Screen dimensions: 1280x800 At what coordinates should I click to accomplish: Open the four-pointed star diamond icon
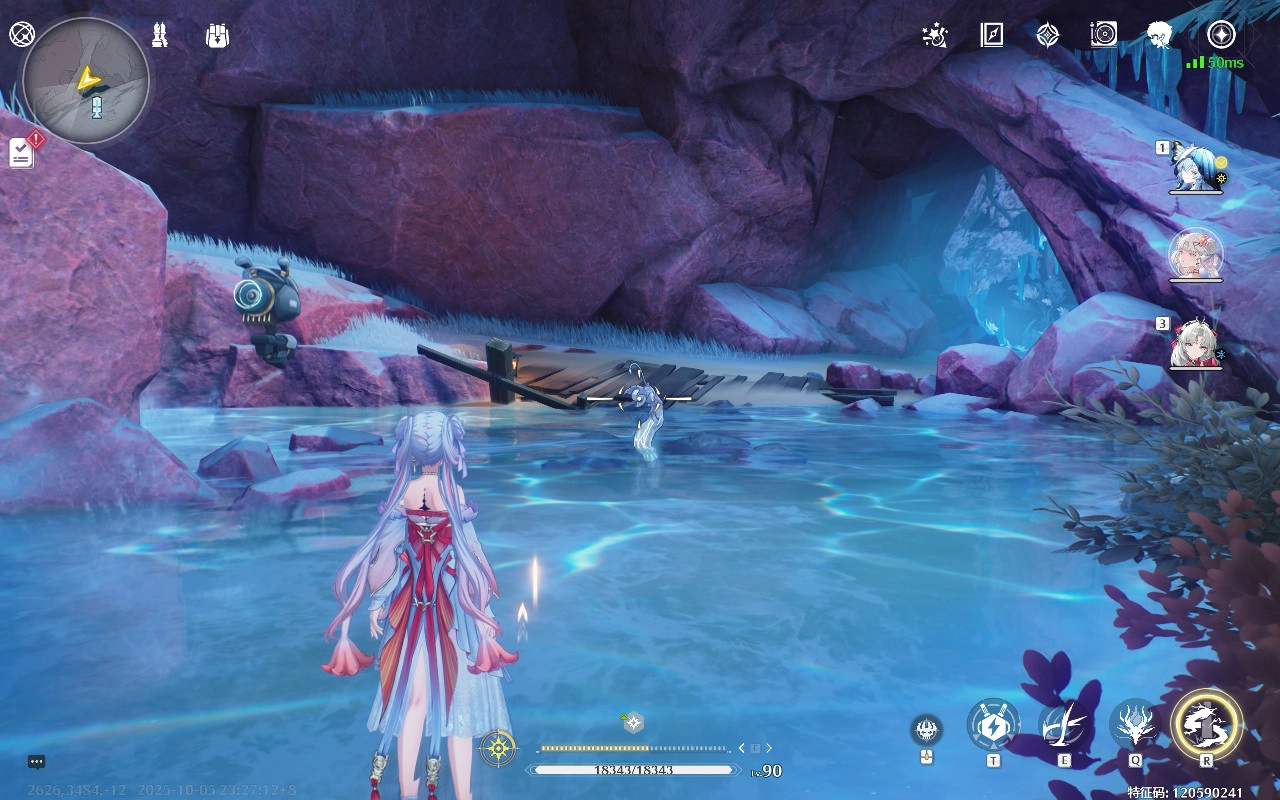1047,36
